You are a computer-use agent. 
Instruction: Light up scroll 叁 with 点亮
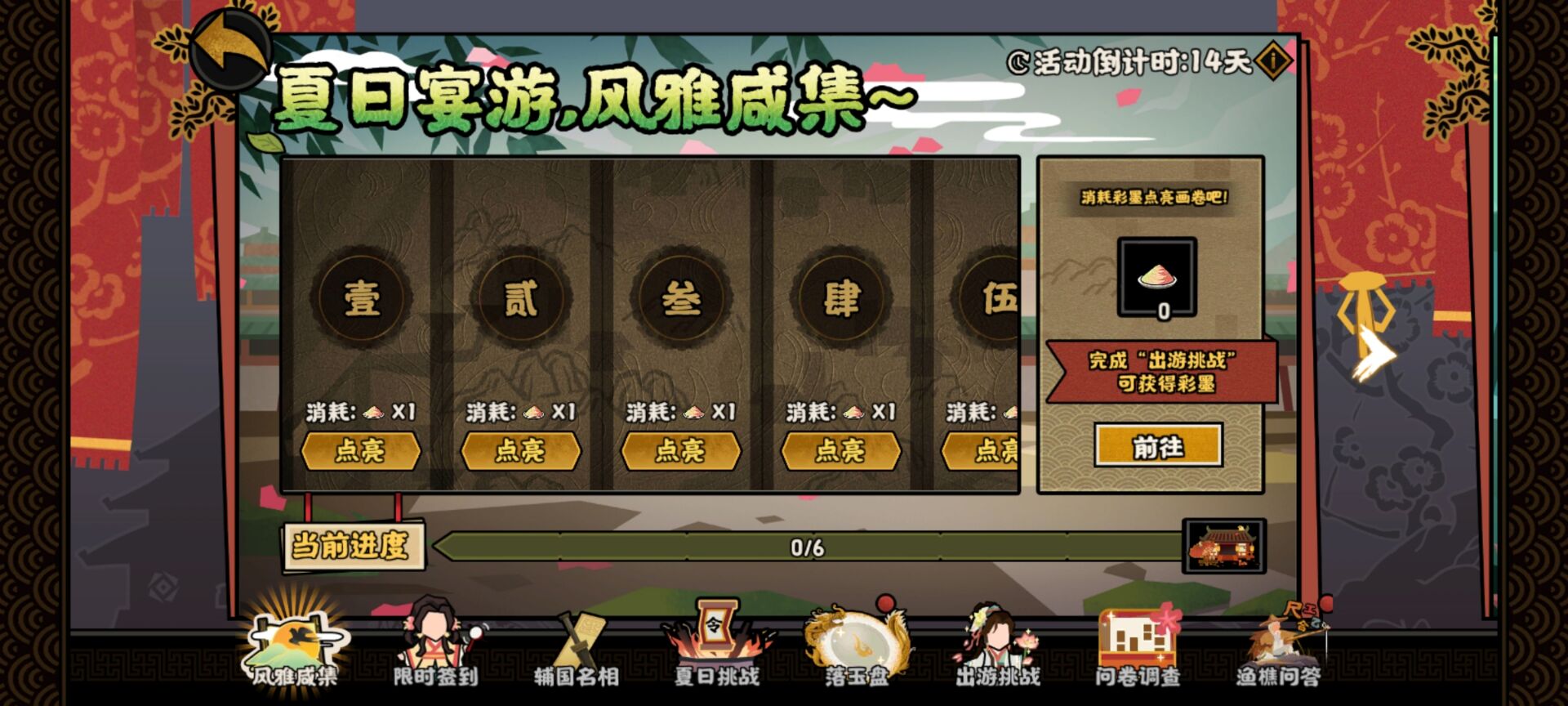pyautogui.click(x=679, y=450)
